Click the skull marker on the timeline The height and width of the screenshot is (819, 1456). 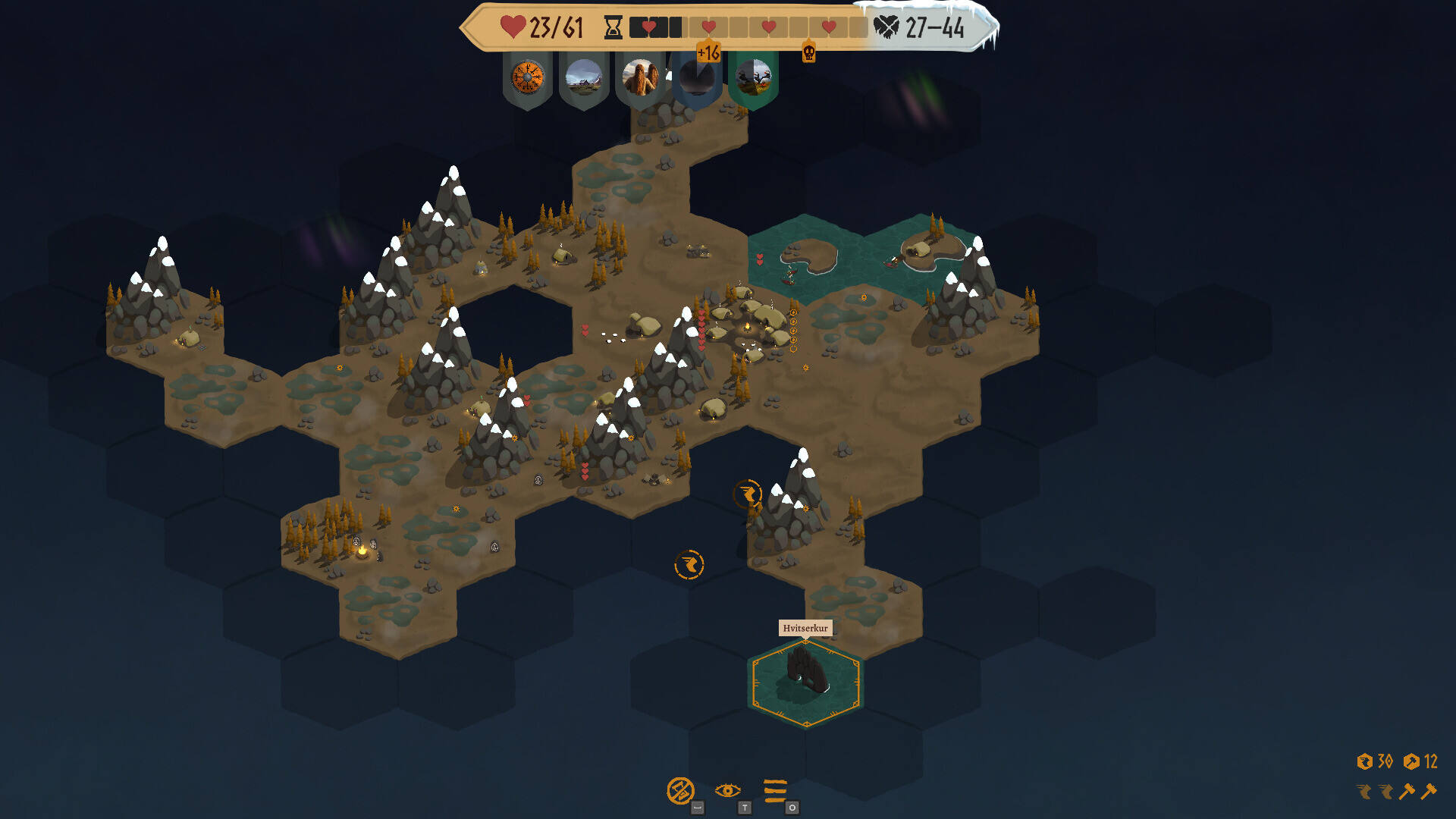pyautogui.click(x=810, y=52)
